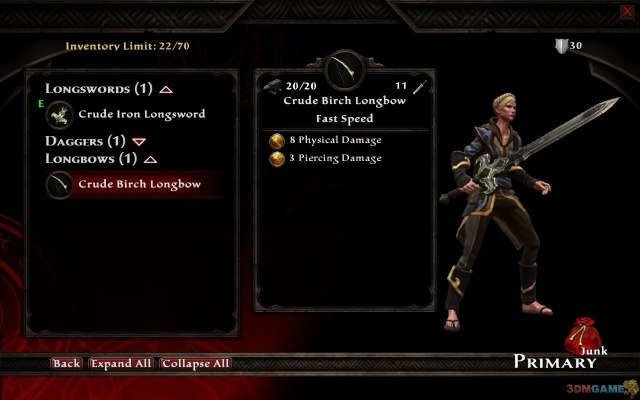The height and width of the screenshot is (400, 640).
Task: Expand the Daggers category
Action: point(138,142)
